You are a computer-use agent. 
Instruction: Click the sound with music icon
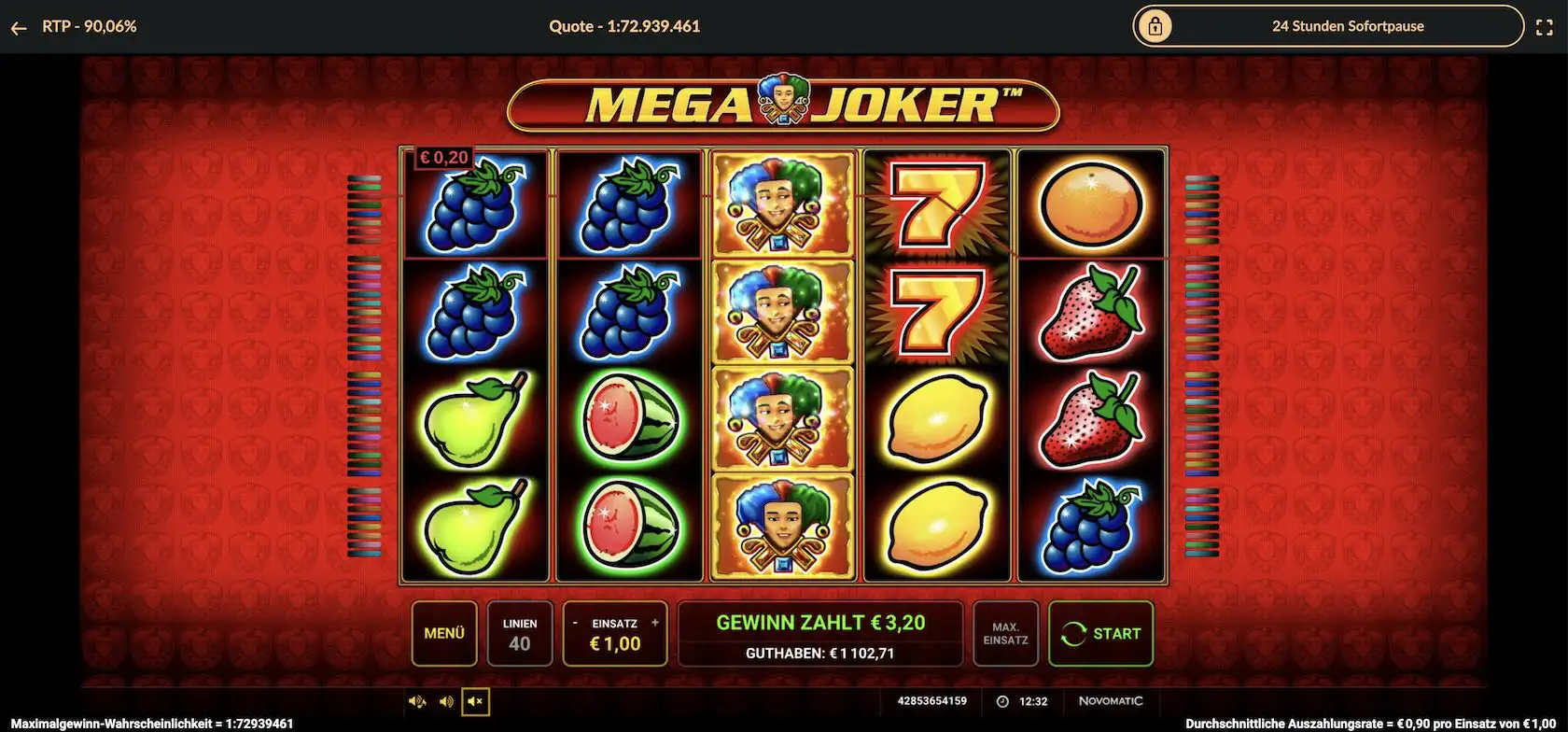click(x=417, y=701)
